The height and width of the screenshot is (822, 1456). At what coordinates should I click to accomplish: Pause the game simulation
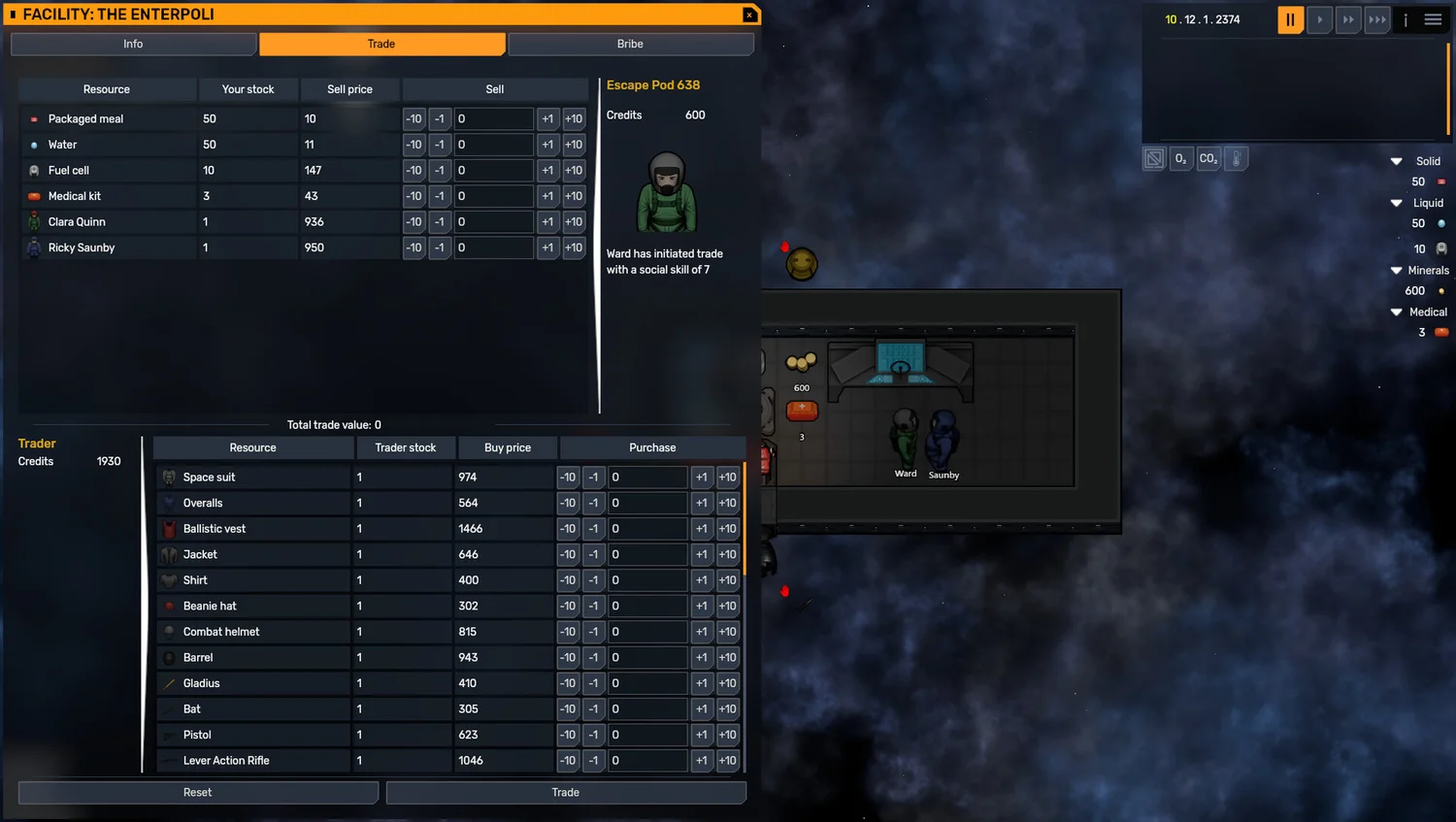click(1290, 19)
